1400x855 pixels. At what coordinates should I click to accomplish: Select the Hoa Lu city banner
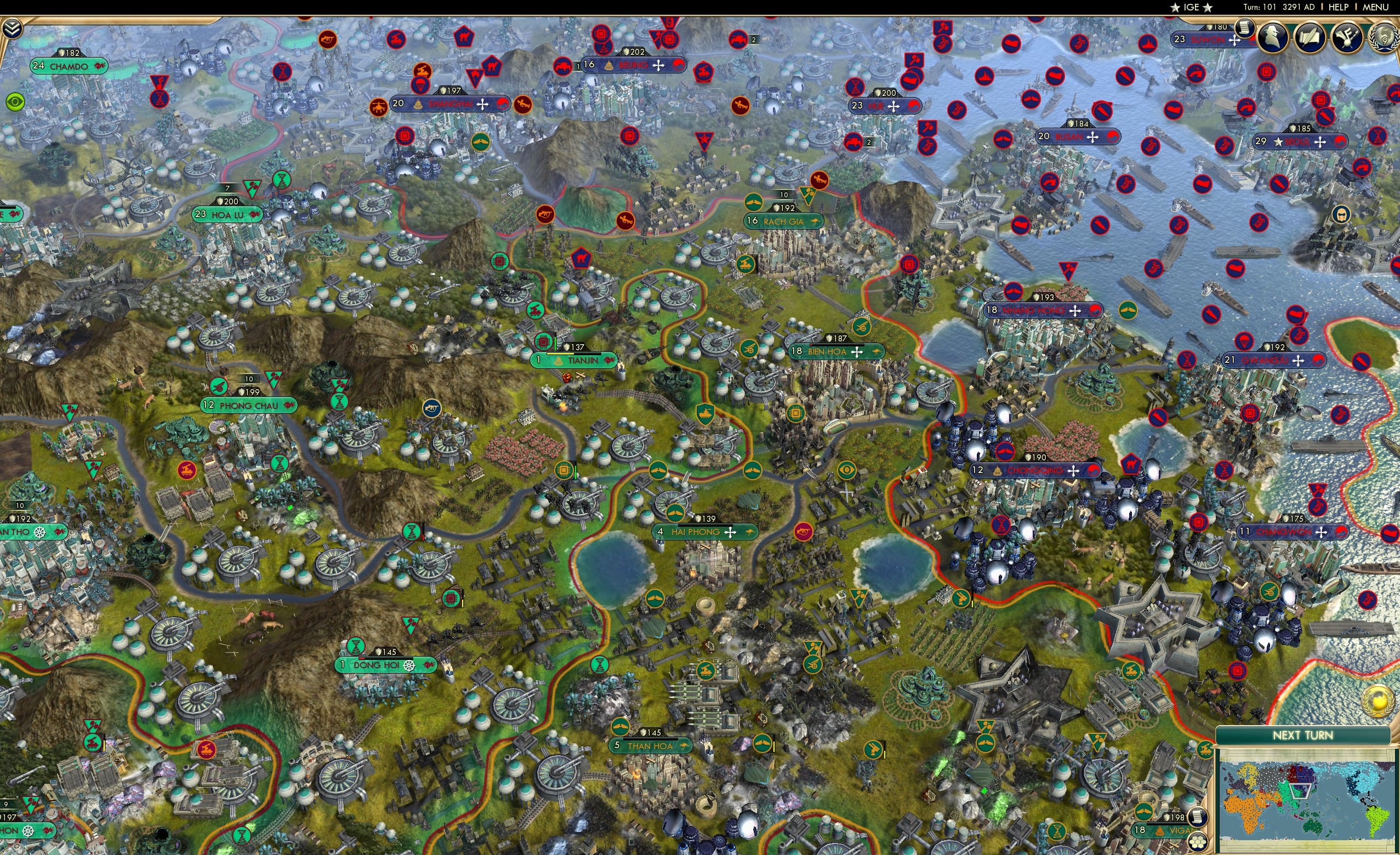(226, 215)
